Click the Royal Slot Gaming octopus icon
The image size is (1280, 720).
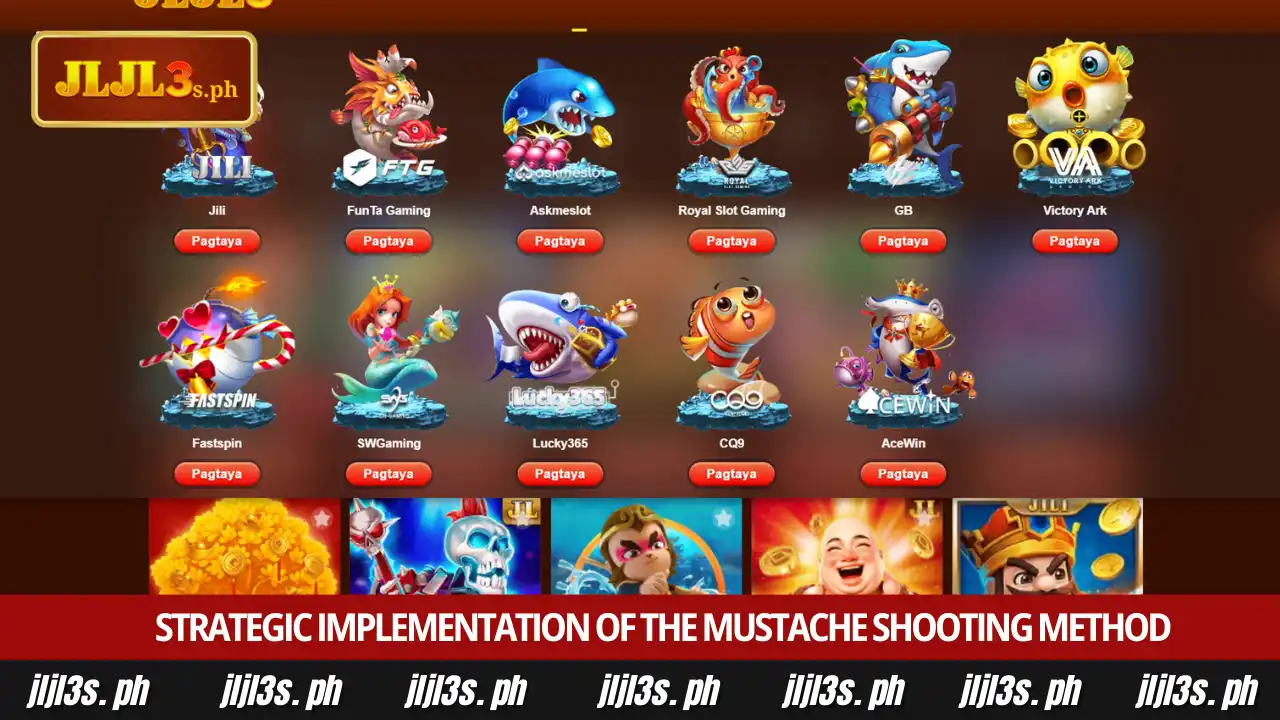[731, 120]
